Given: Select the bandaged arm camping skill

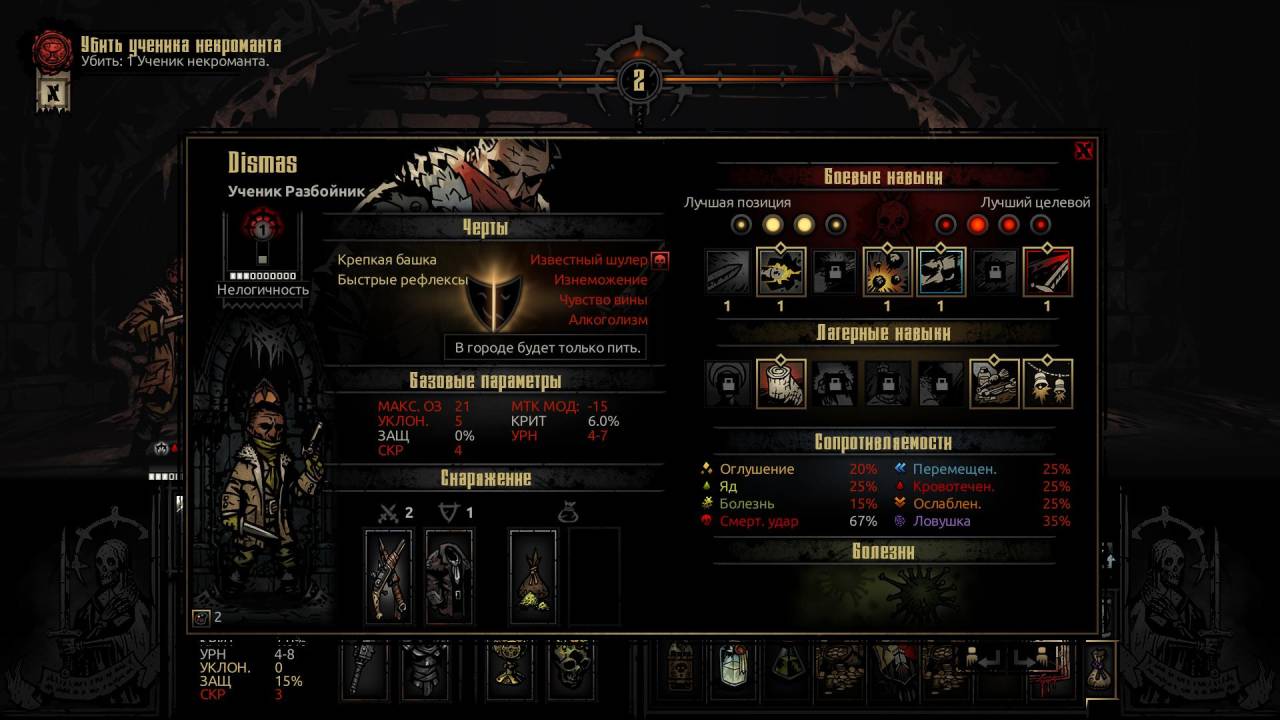Looking at the screenshot, I should (780, 384).
